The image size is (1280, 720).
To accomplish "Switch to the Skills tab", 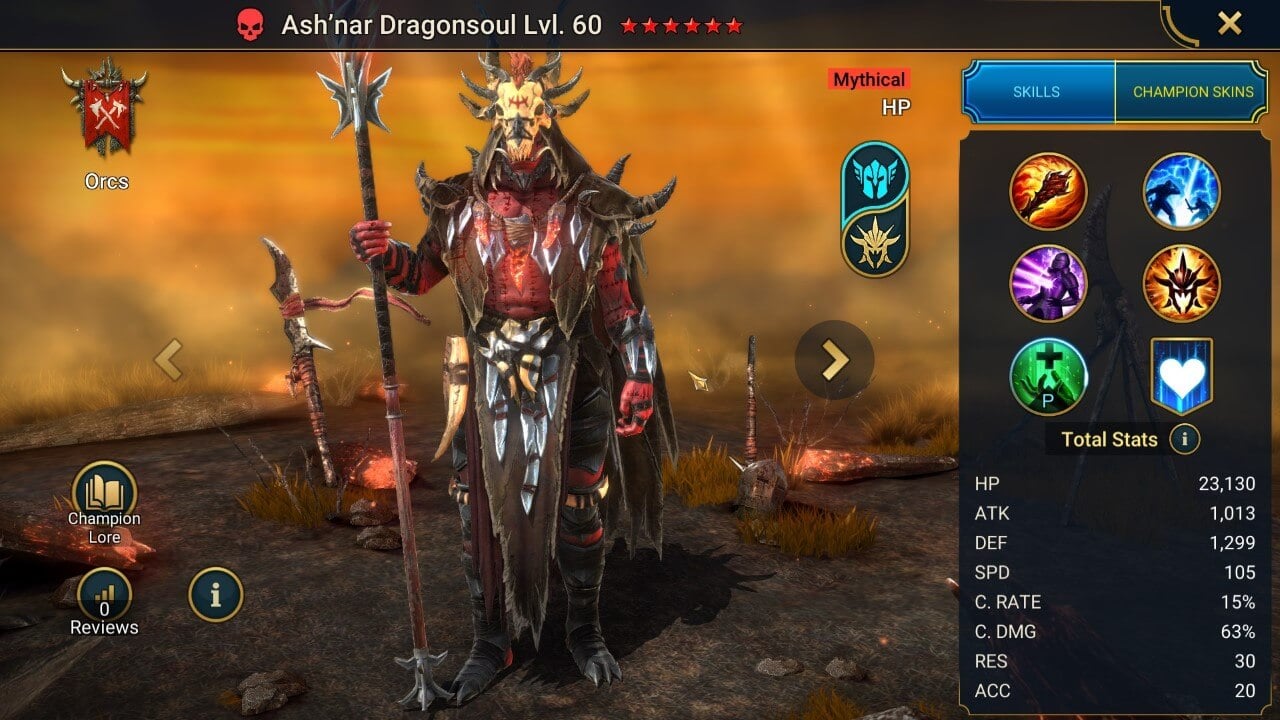I will [x=1038, y=91].
